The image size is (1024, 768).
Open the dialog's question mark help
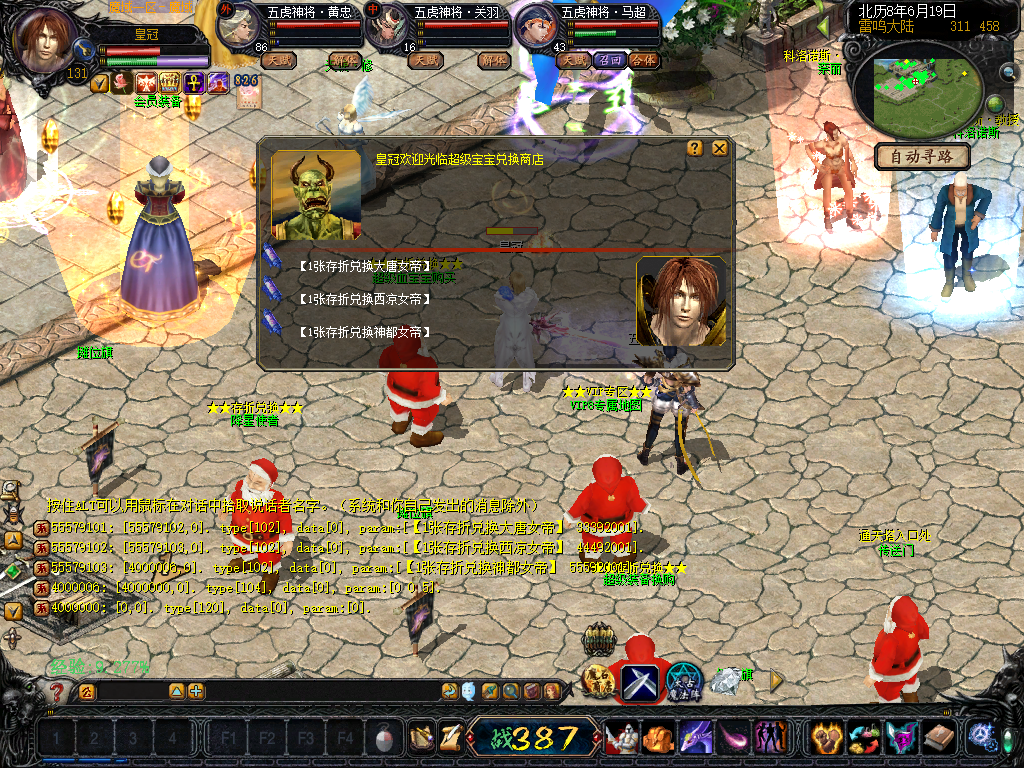[x=695, y=148]
